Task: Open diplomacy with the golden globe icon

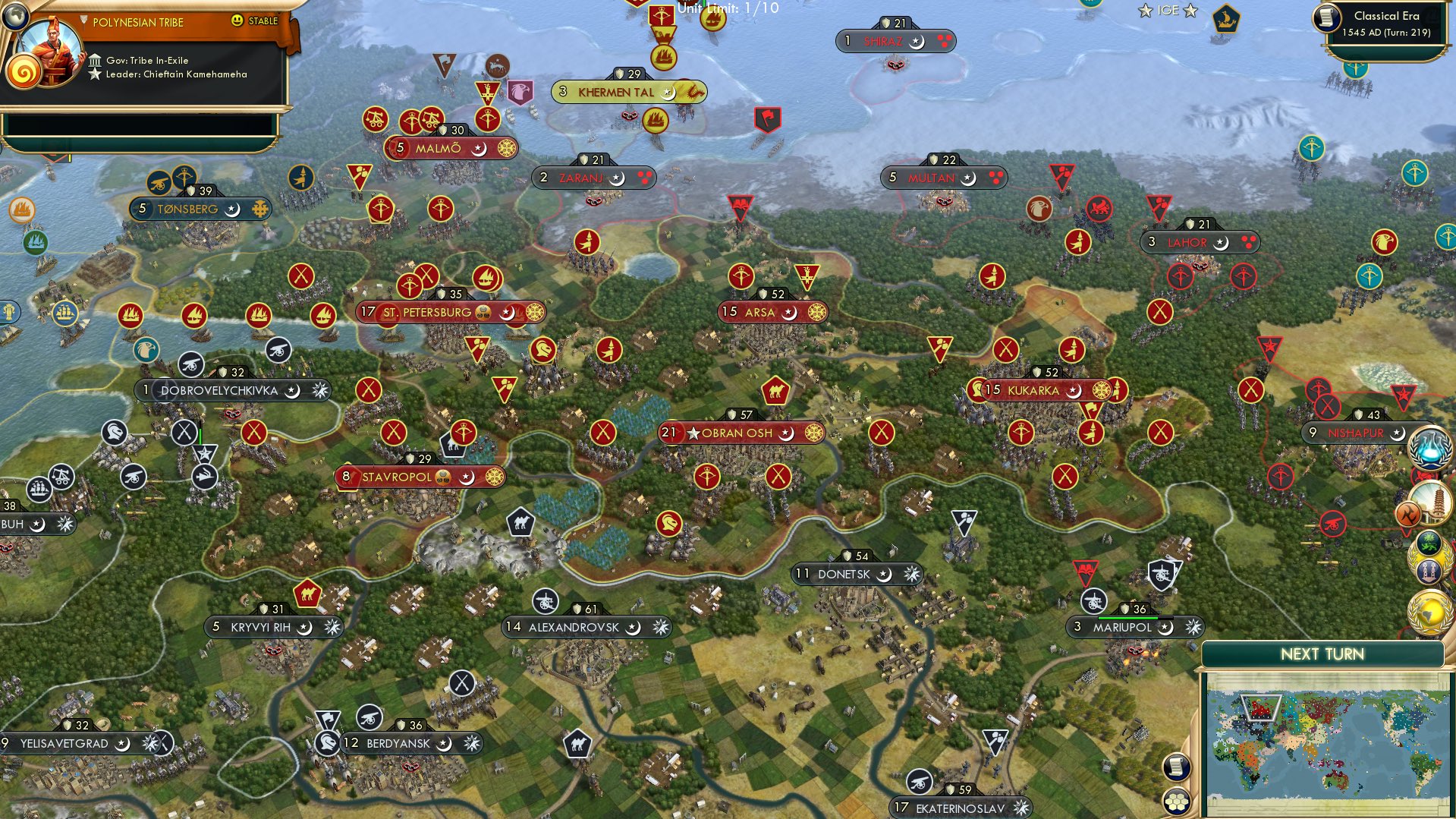Action: 1429,611
